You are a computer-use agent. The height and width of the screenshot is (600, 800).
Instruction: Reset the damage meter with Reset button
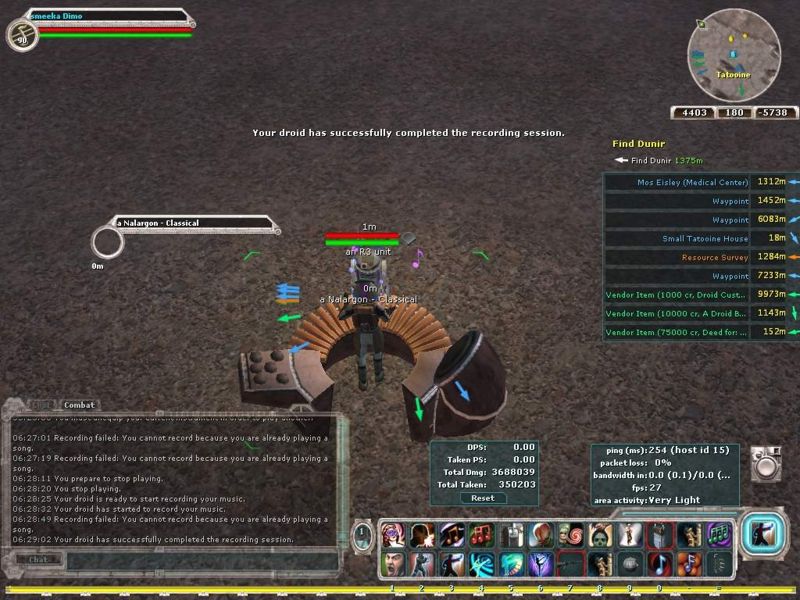pyautogui.click(x=483, y=498)
